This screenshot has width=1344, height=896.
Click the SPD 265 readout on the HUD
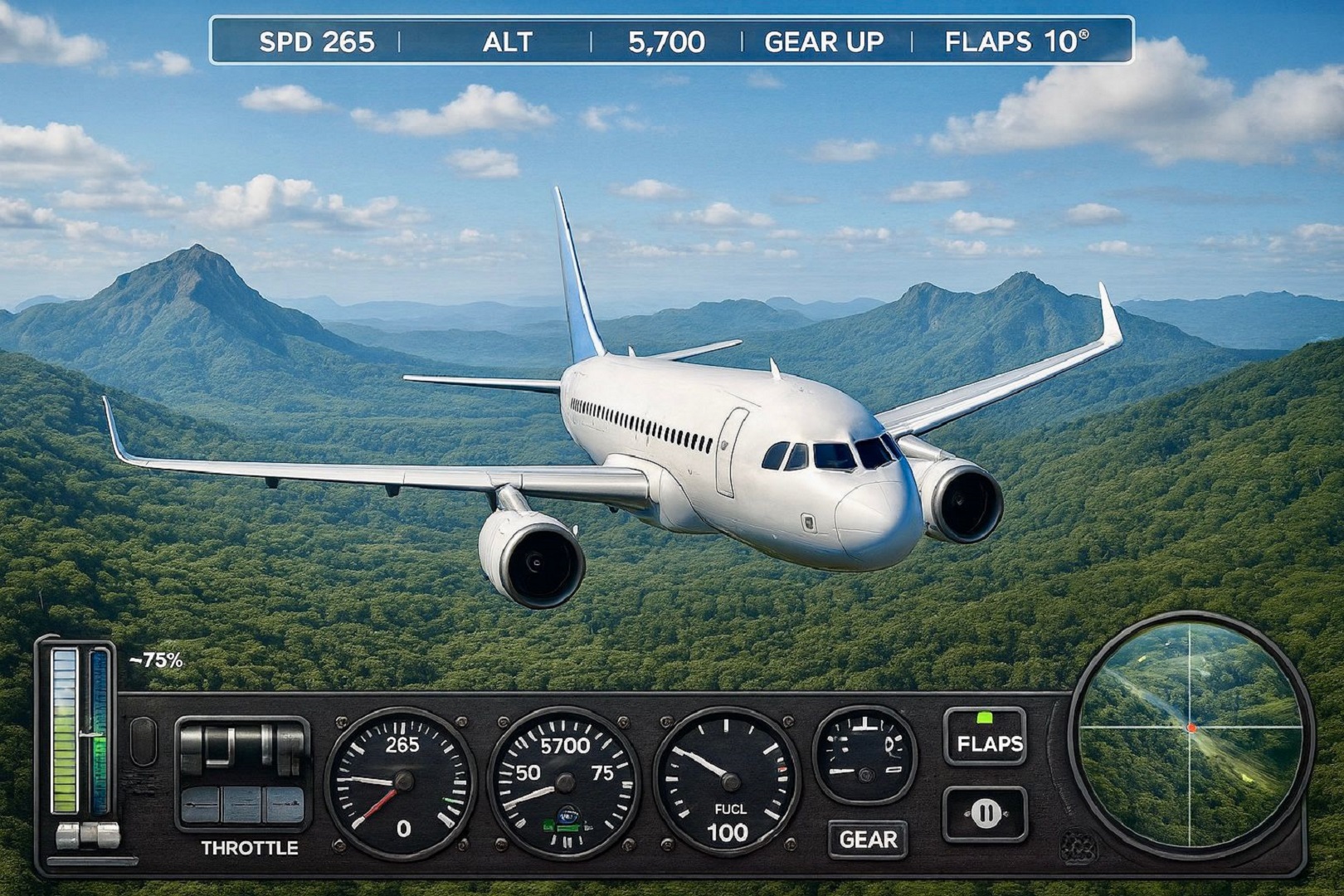[315, 42]
